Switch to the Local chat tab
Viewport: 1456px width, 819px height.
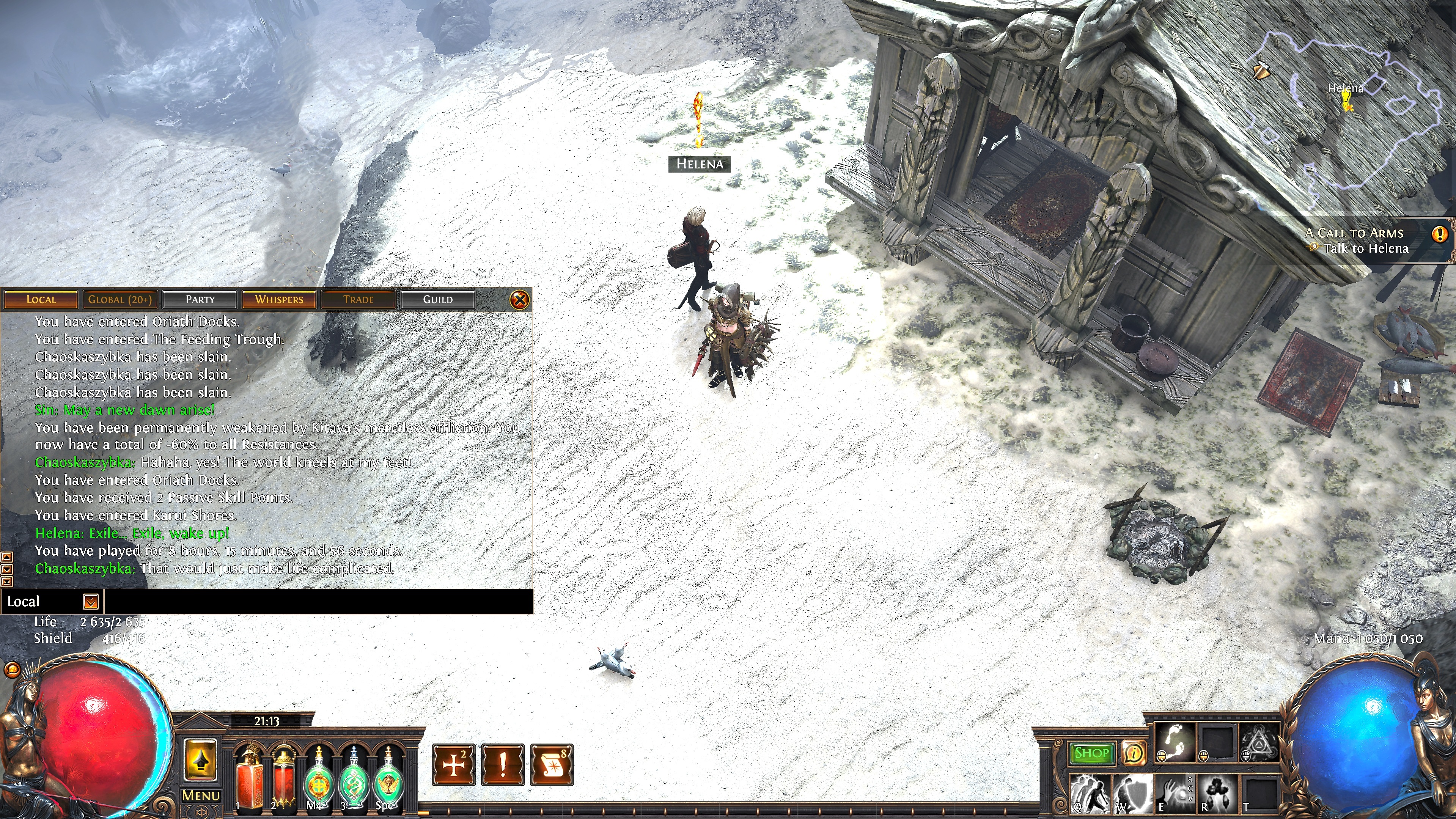[x=41, y=300]
